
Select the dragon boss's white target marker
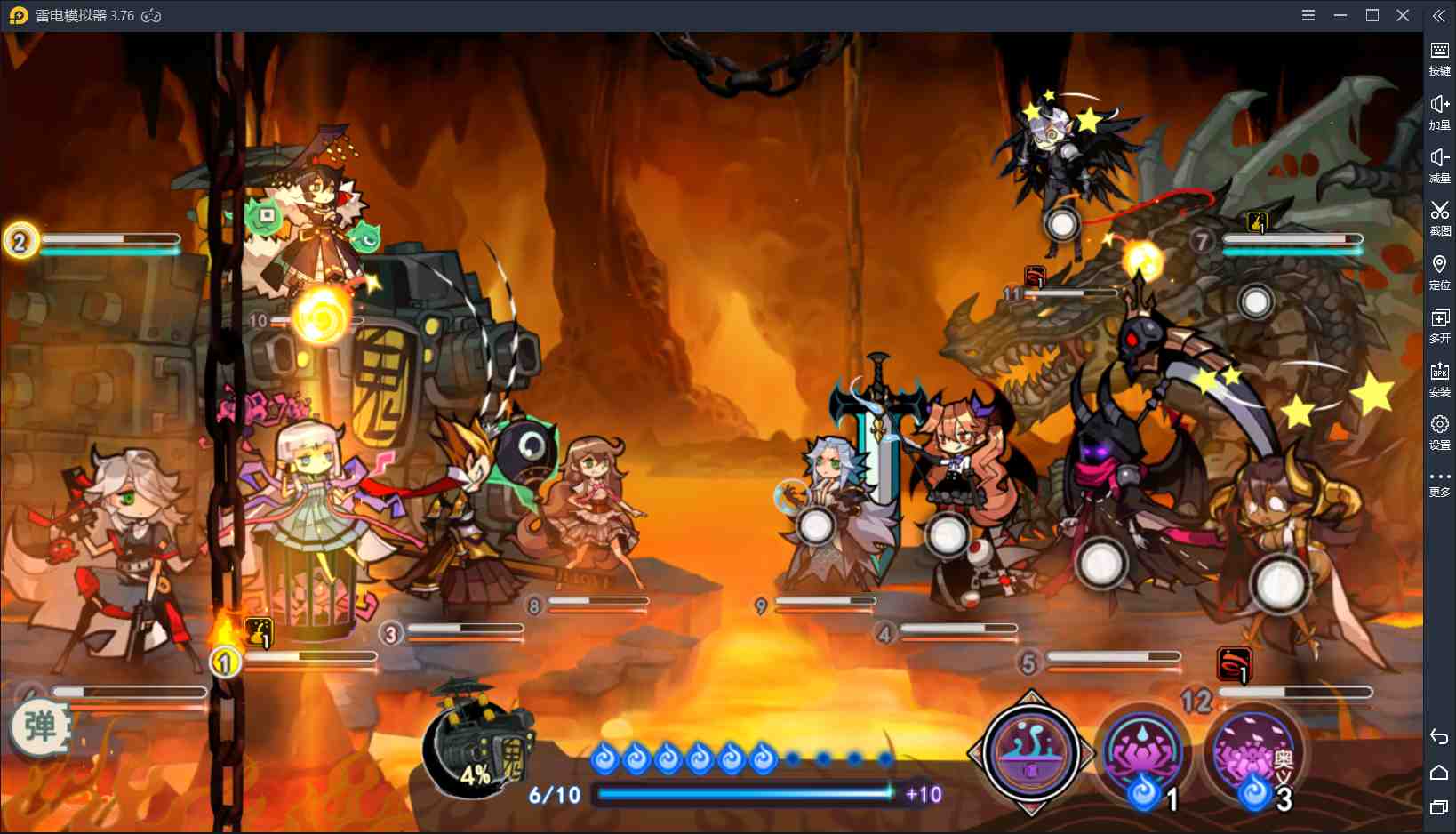click(1255, 302)
